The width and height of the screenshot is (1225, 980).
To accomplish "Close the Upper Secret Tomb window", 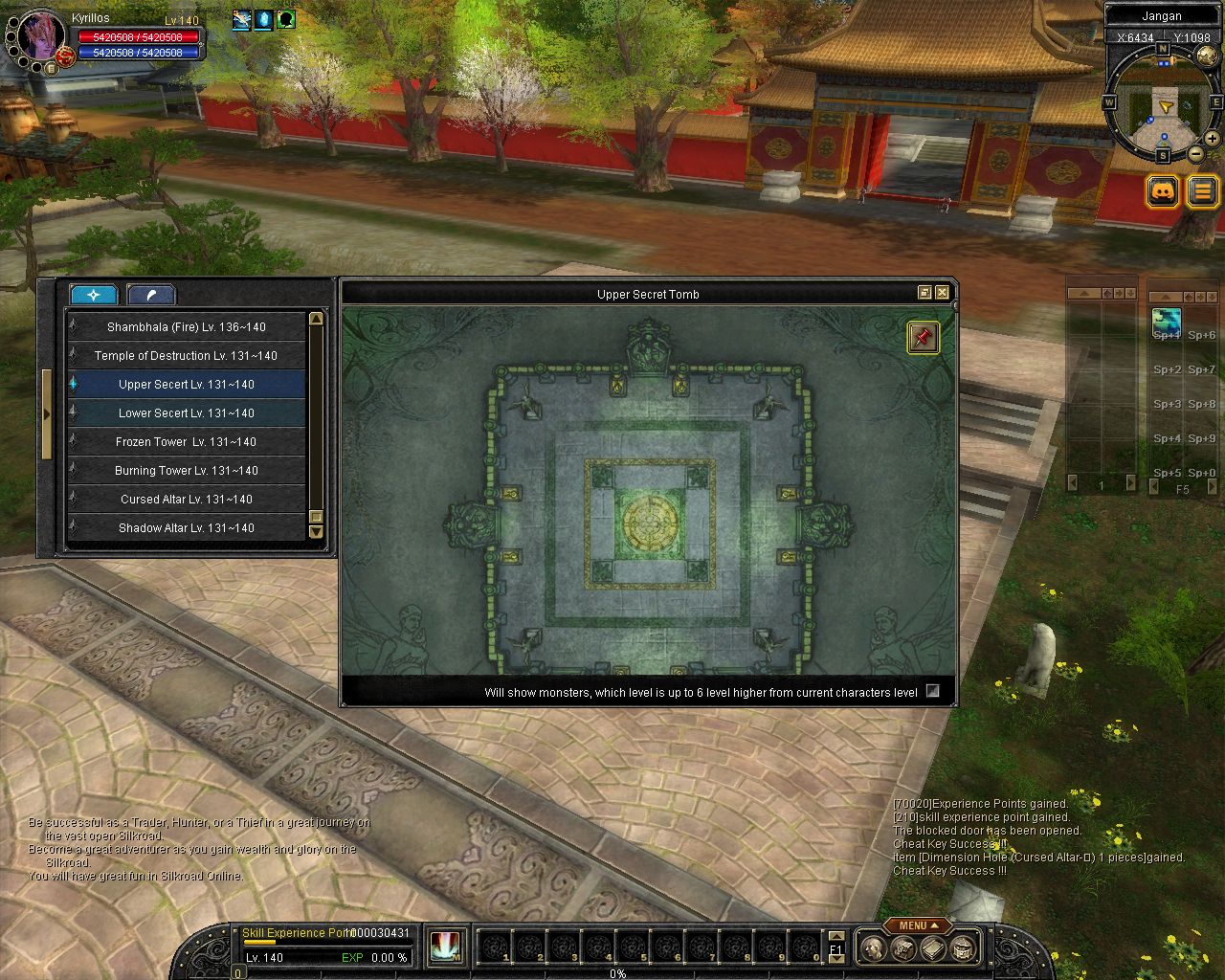I will point(943,293).
